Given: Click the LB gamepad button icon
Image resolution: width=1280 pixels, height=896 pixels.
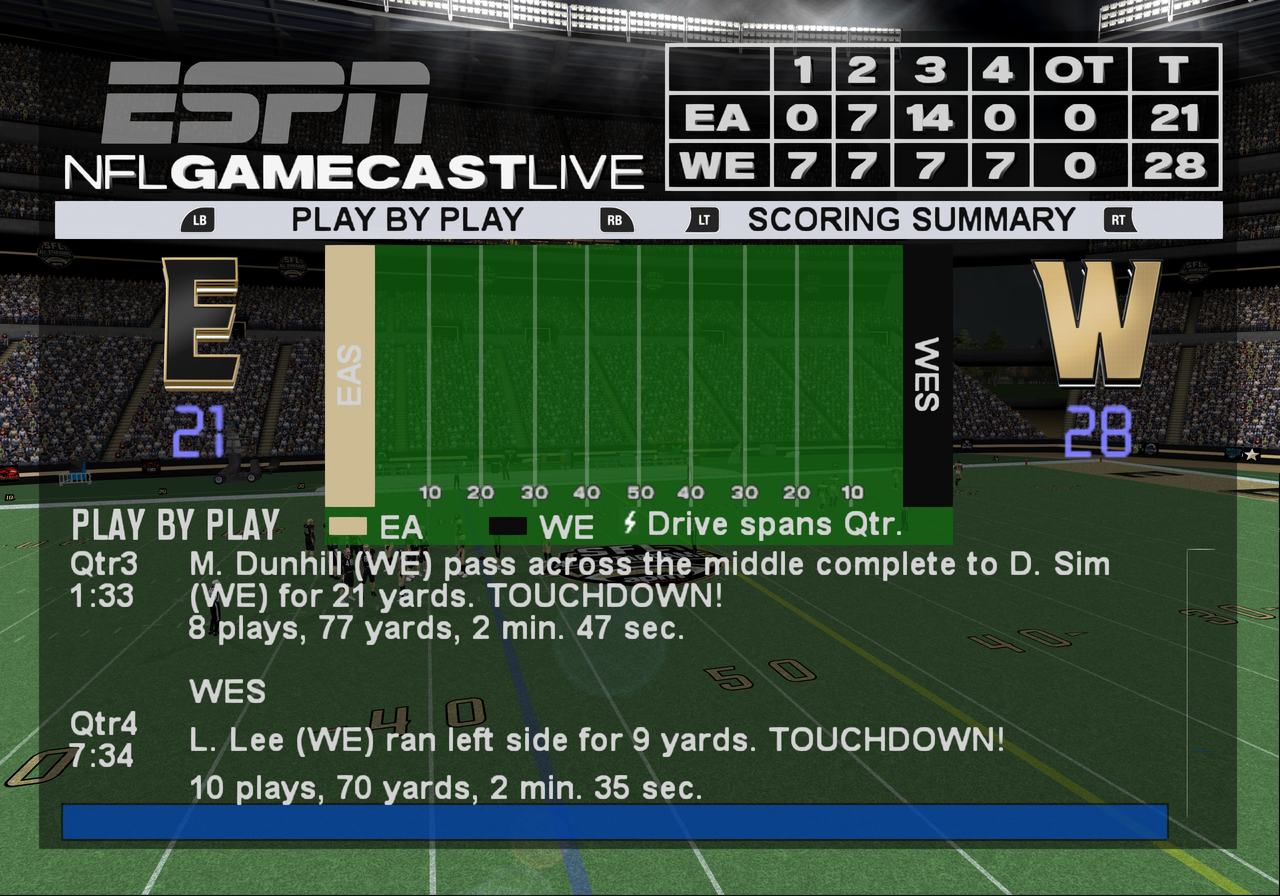Looking at the screenshot, I should point(198,220).
